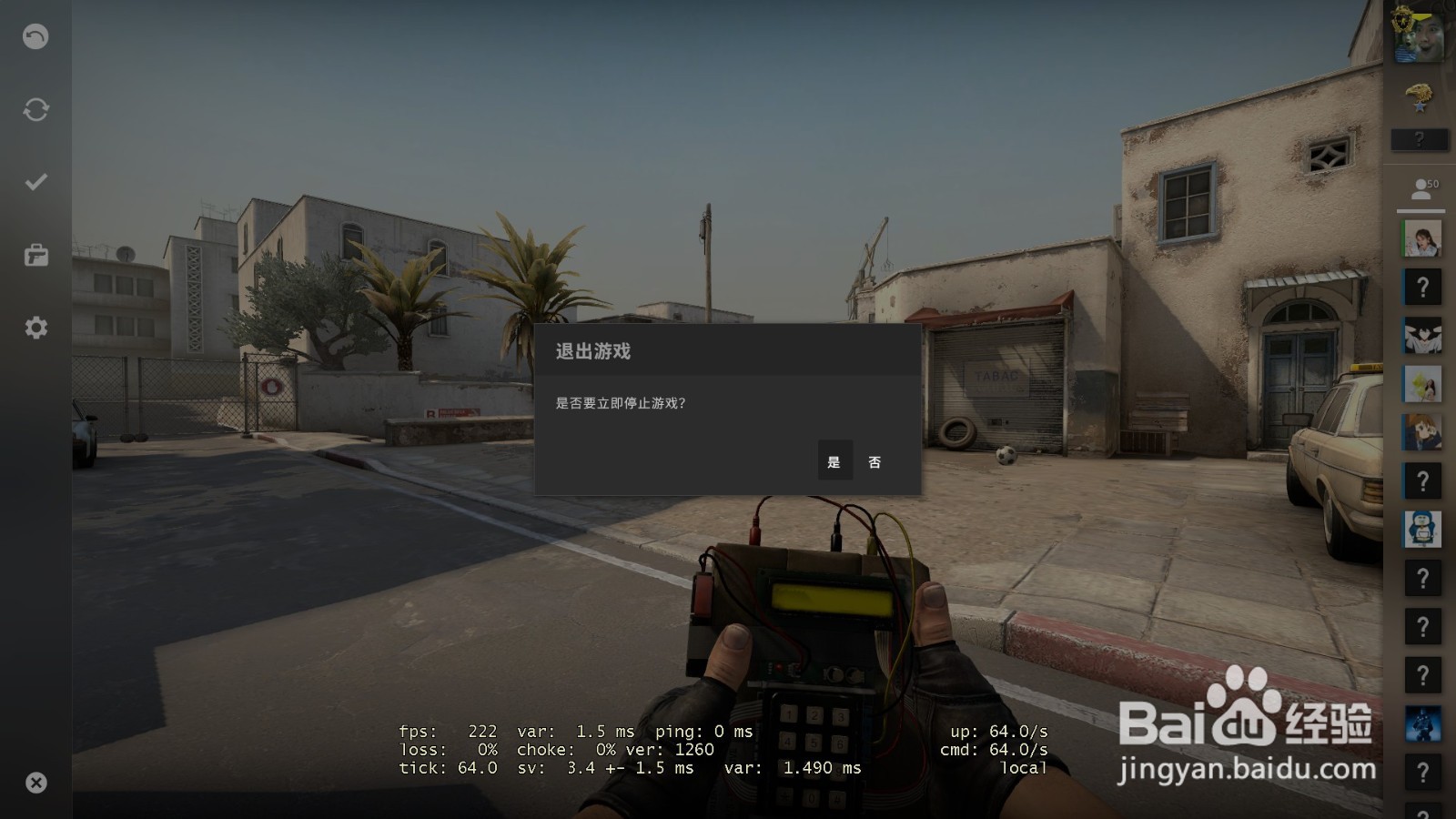Cancel quitting by clicking 否

[x=875, y=461]
